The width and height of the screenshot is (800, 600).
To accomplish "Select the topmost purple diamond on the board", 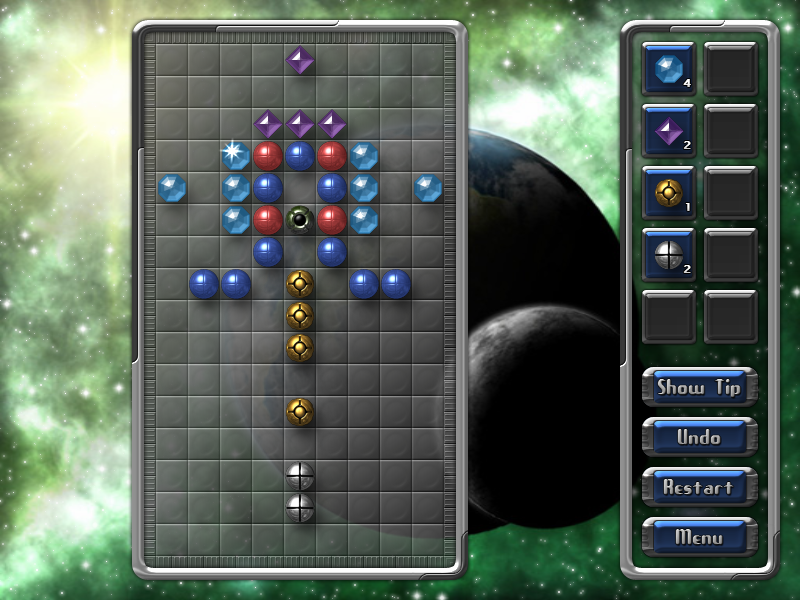I will pos(299,60).
